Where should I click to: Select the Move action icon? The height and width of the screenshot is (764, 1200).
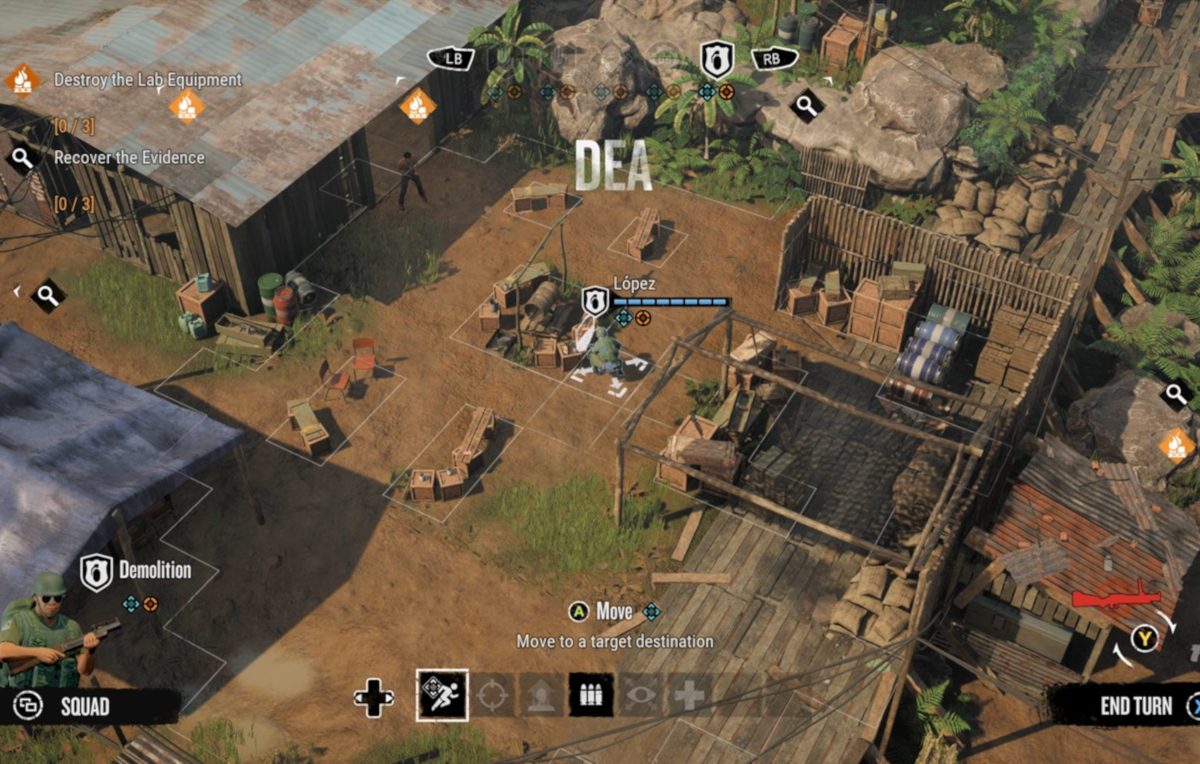point(442,695)
